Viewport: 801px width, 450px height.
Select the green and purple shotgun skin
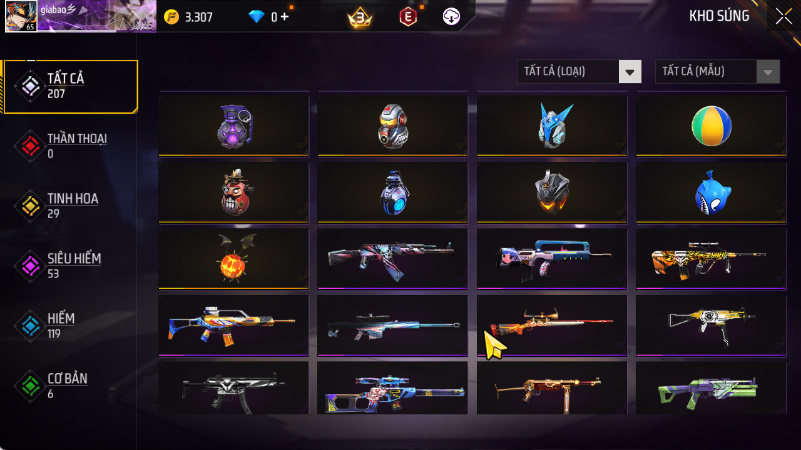pos(711,390)
